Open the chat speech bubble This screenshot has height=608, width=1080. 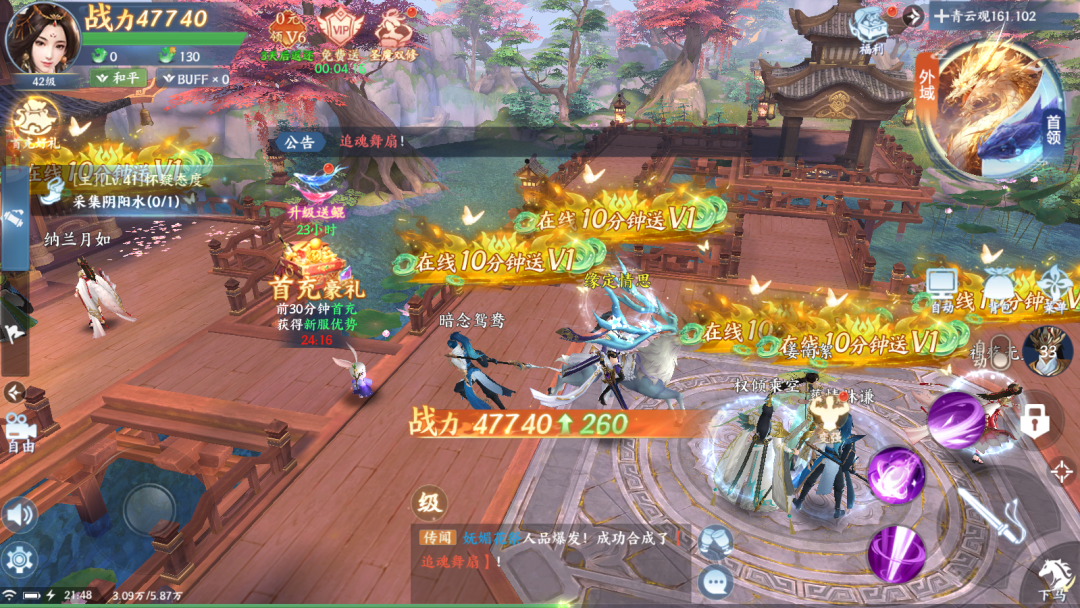click(714, 579)
